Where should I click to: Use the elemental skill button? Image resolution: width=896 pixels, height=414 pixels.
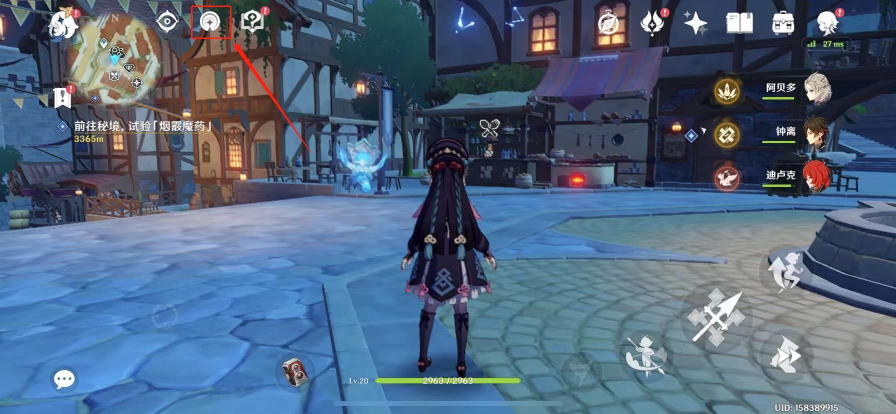point(645,353)
